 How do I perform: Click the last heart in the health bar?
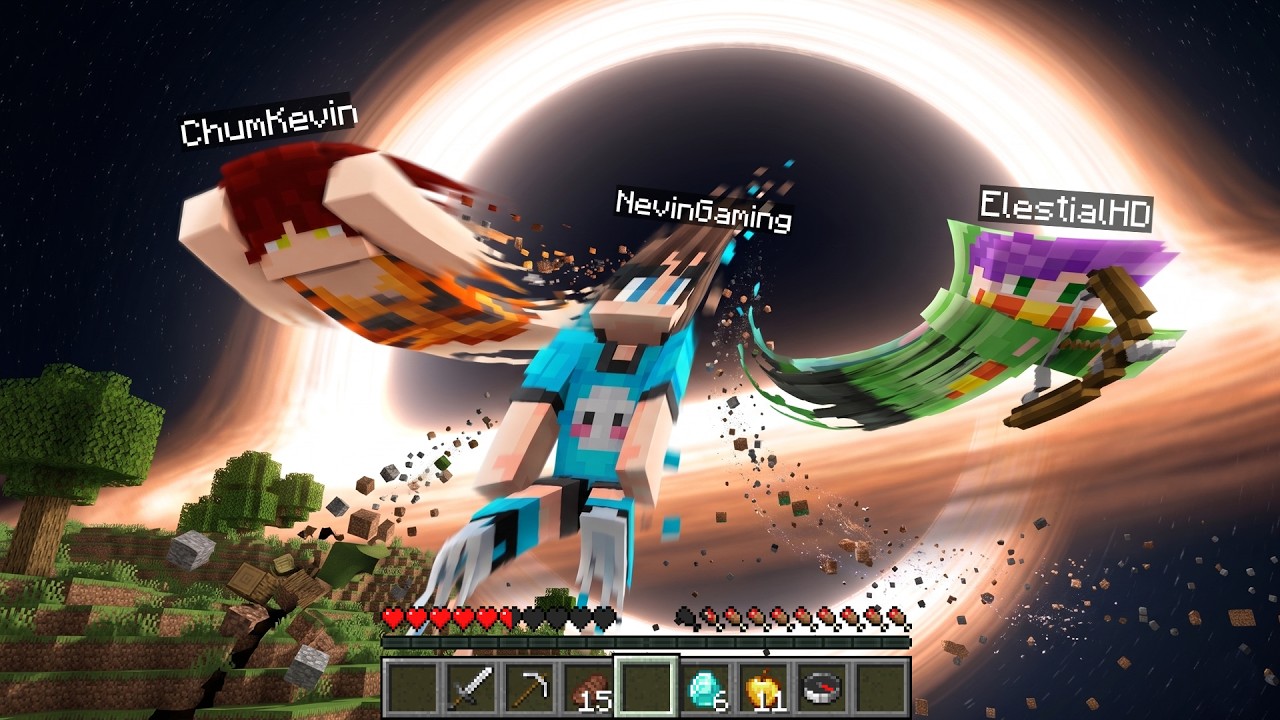click(605, 618)
